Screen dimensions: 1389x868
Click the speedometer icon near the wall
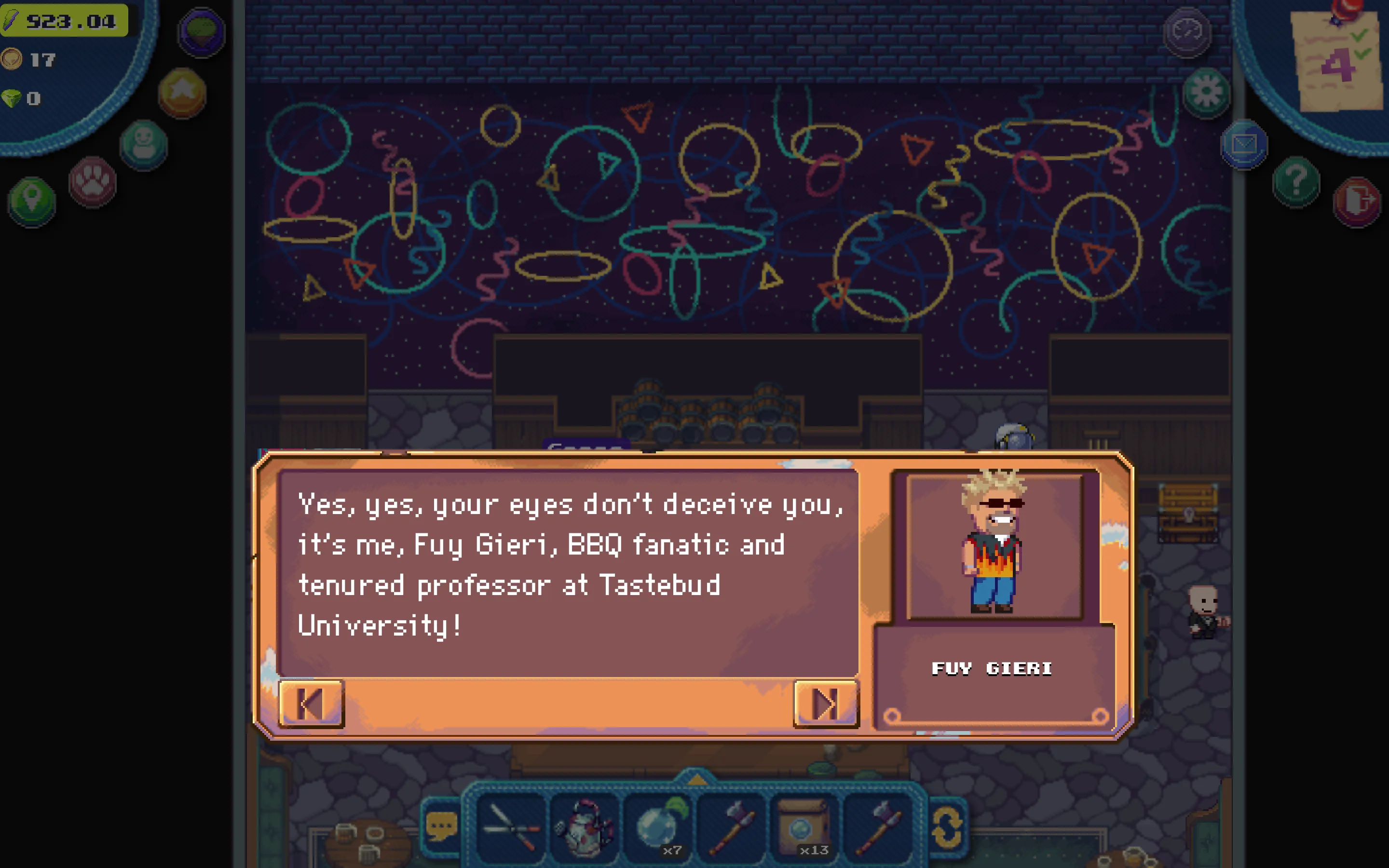tap(1187, 34)
